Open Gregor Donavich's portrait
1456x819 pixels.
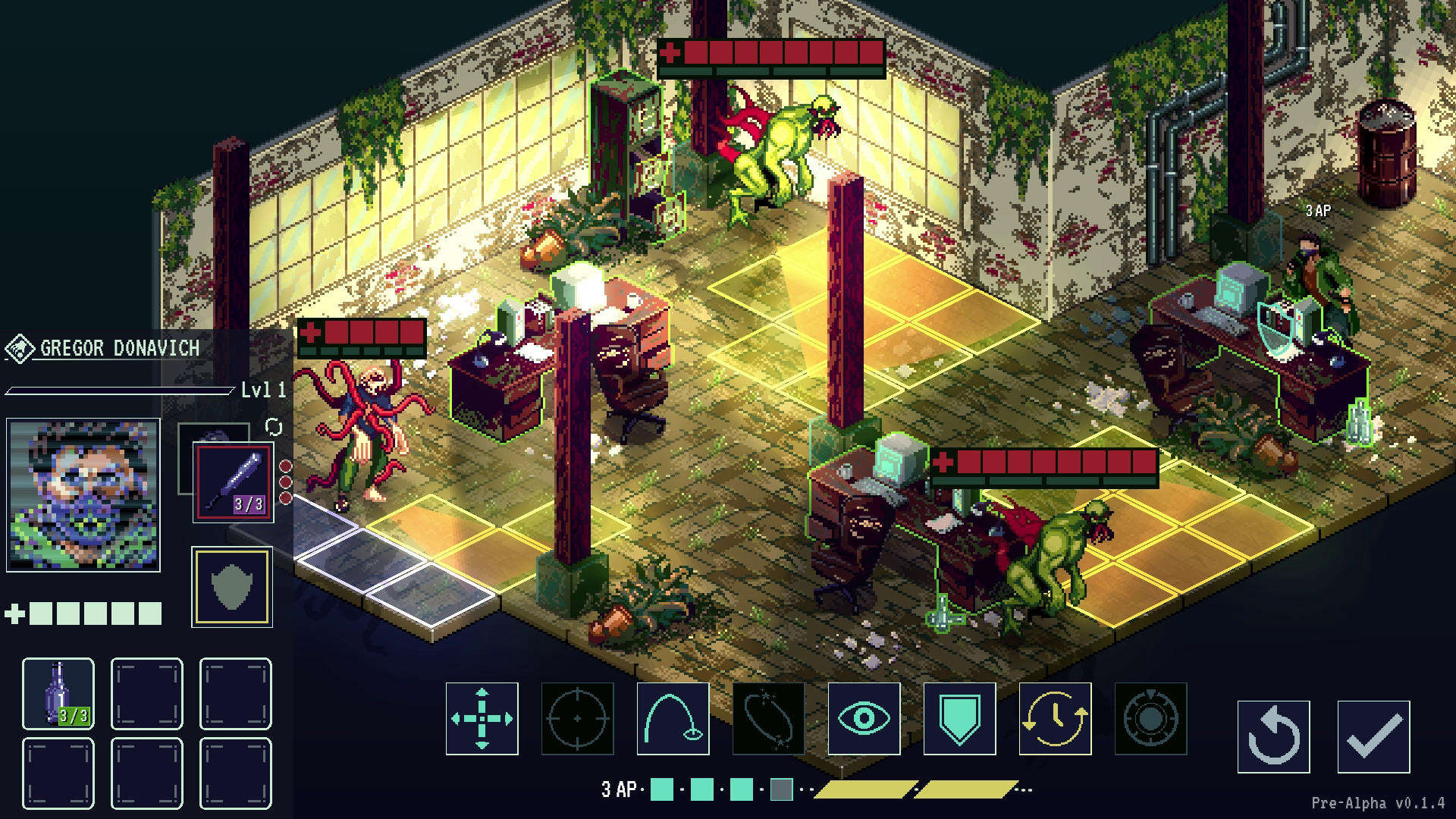pos(83,494)
